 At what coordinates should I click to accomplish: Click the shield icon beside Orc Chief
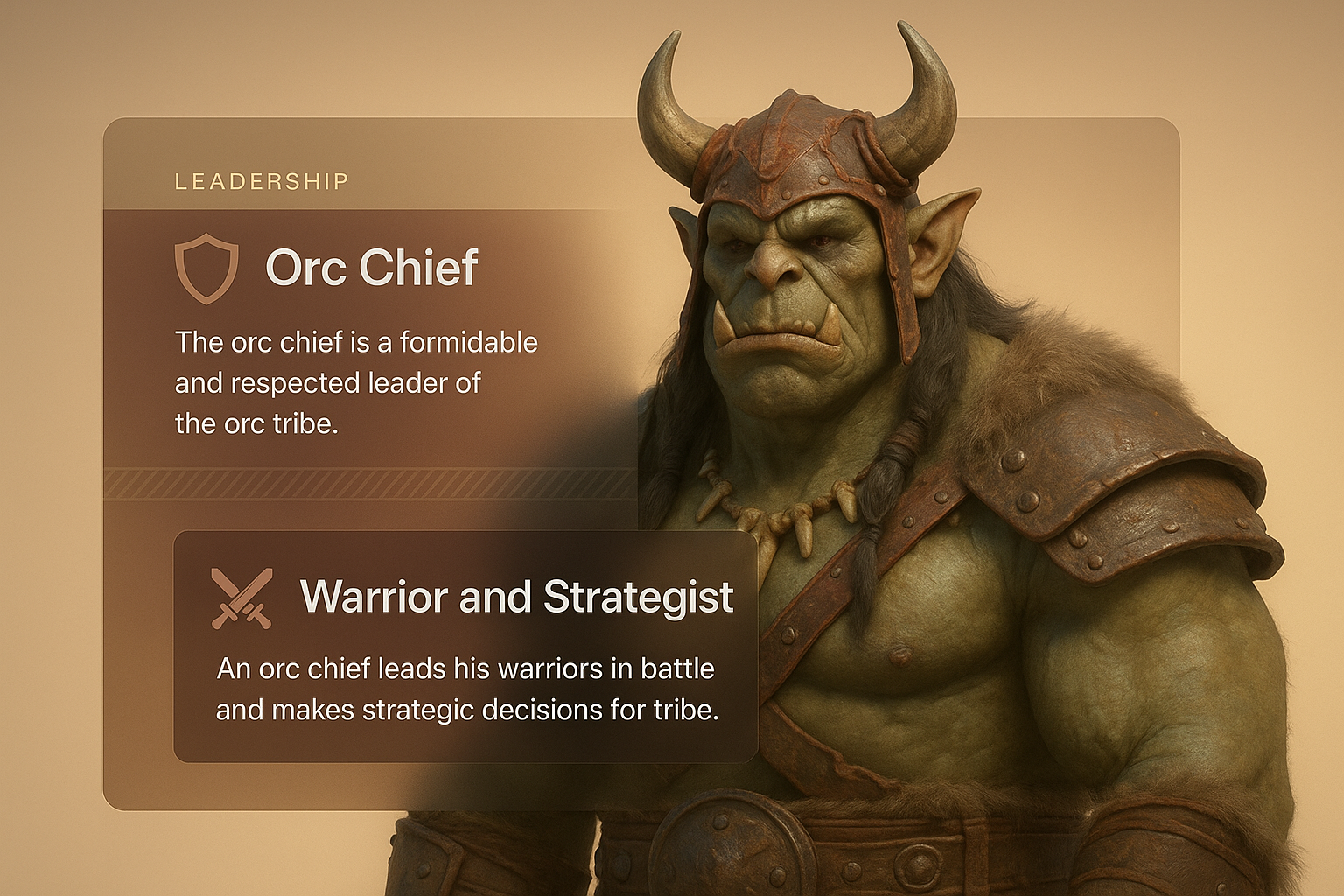(206, 268)
